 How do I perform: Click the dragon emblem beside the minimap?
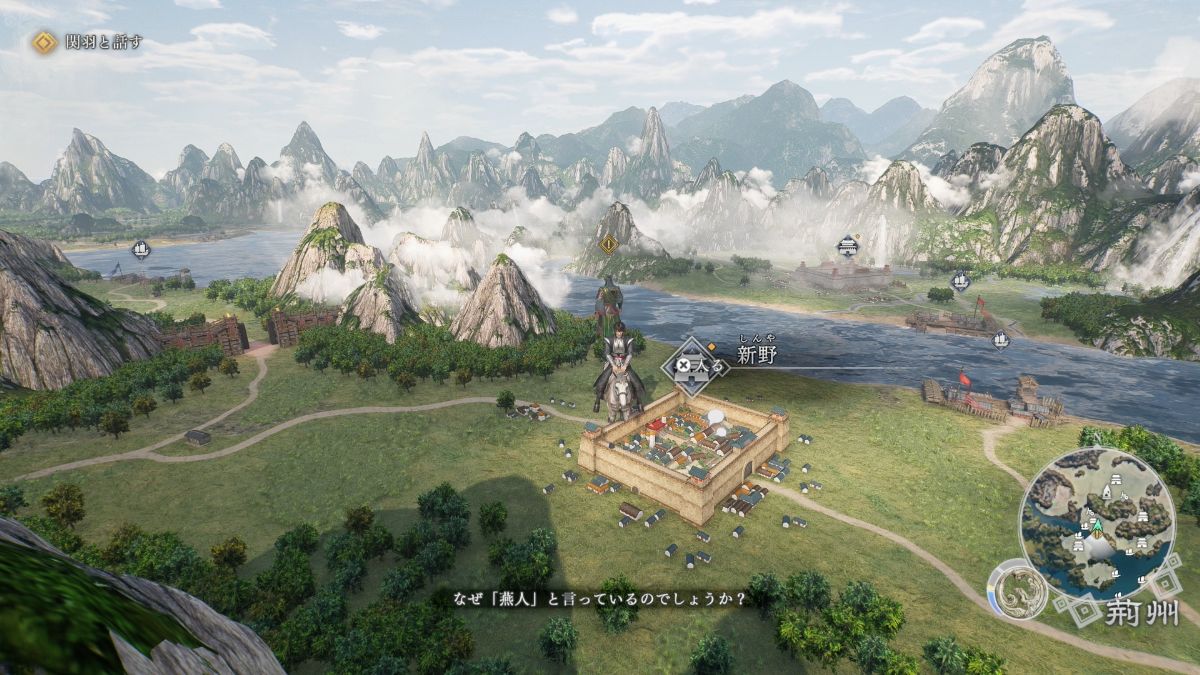pyautogui.click(x=1018, y=592)
